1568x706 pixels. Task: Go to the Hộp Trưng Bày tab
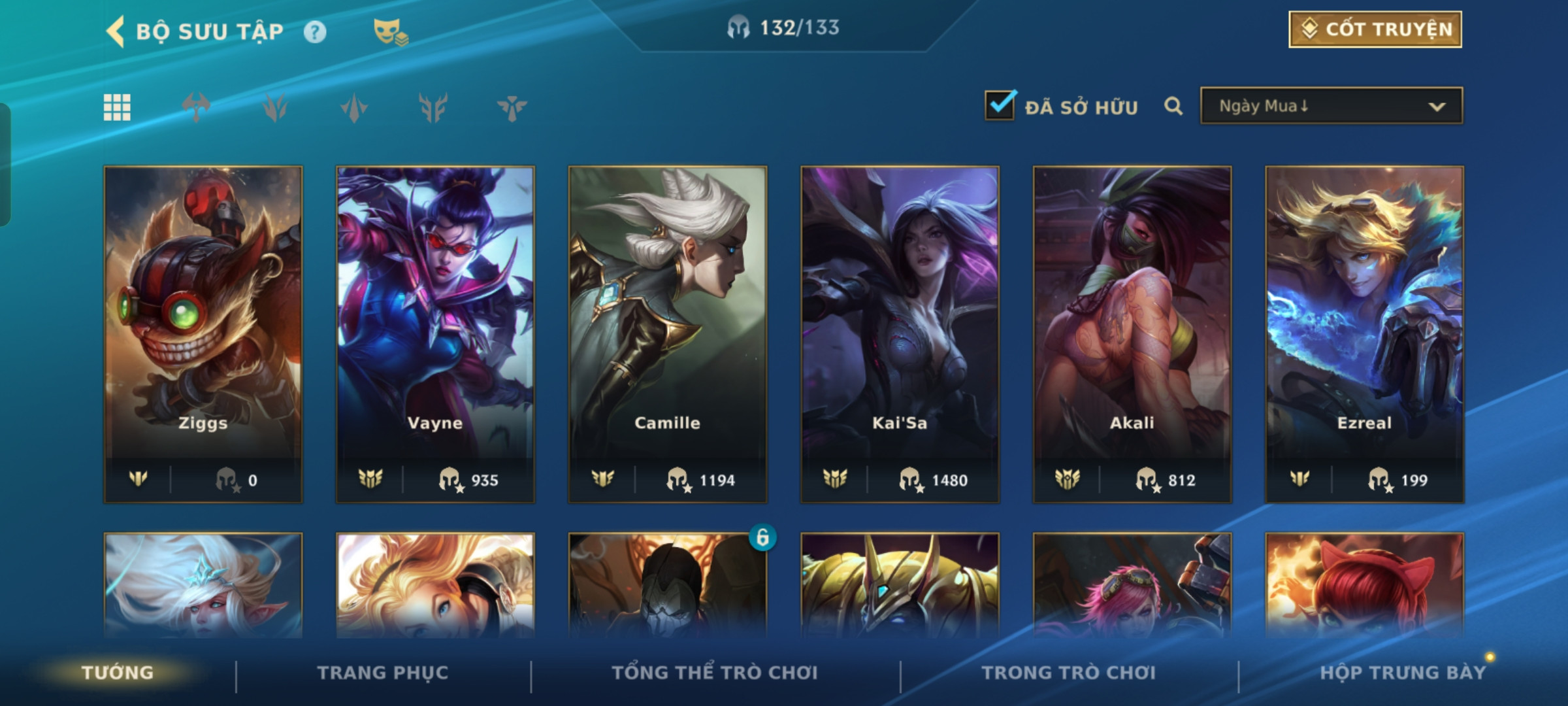click(x=1403, y=673)
